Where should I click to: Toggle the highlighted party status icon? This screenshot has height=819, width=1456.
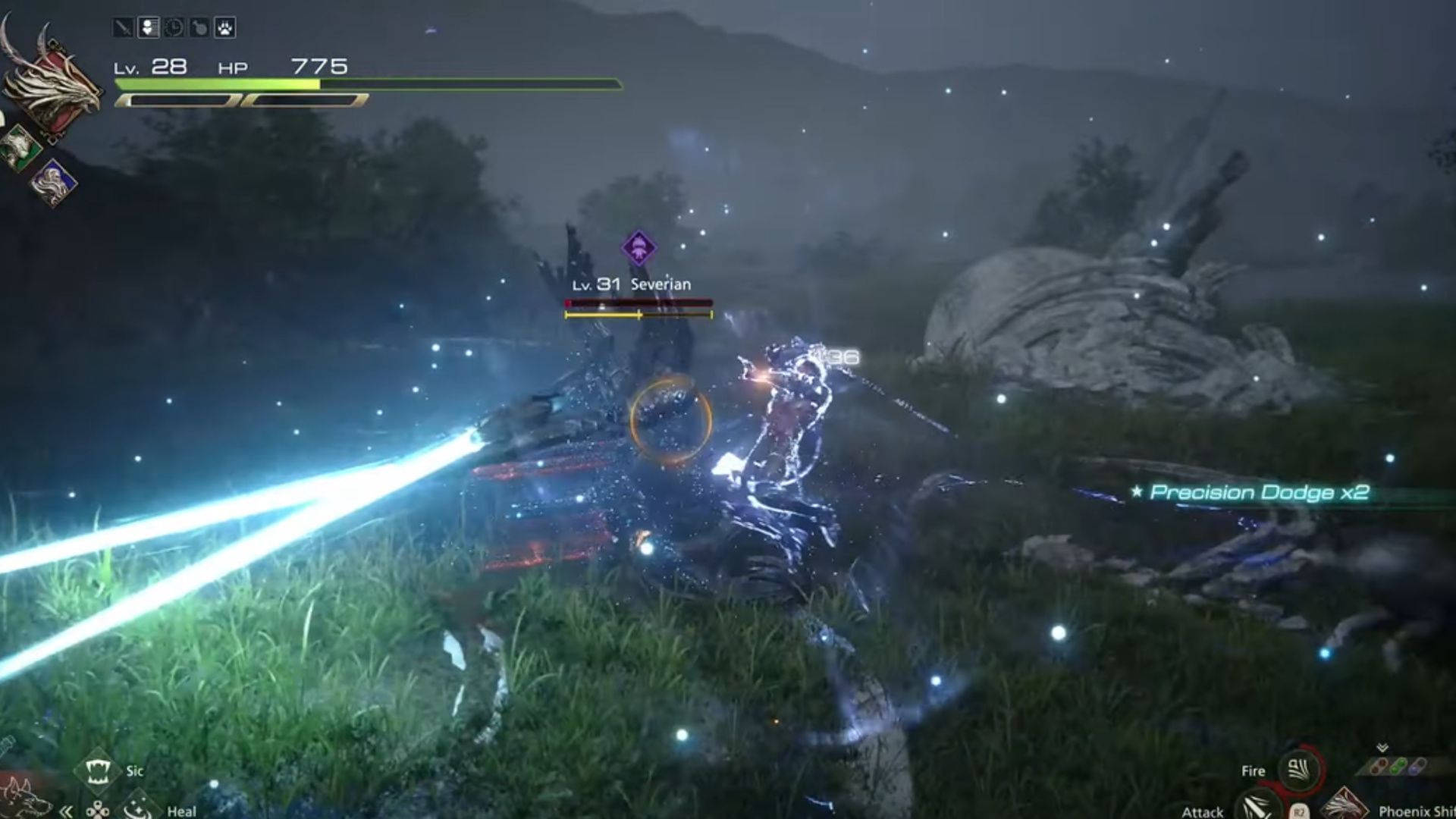pyautogui.click(x=149, y=27)
